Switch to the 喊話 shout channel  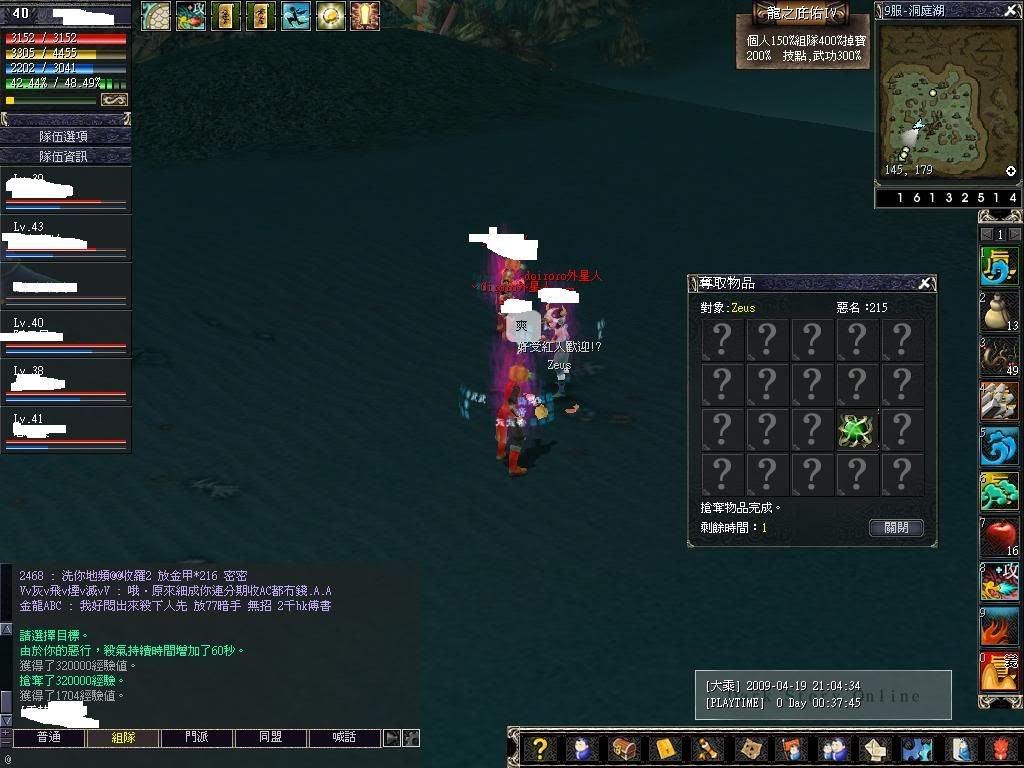pos(345,738)
